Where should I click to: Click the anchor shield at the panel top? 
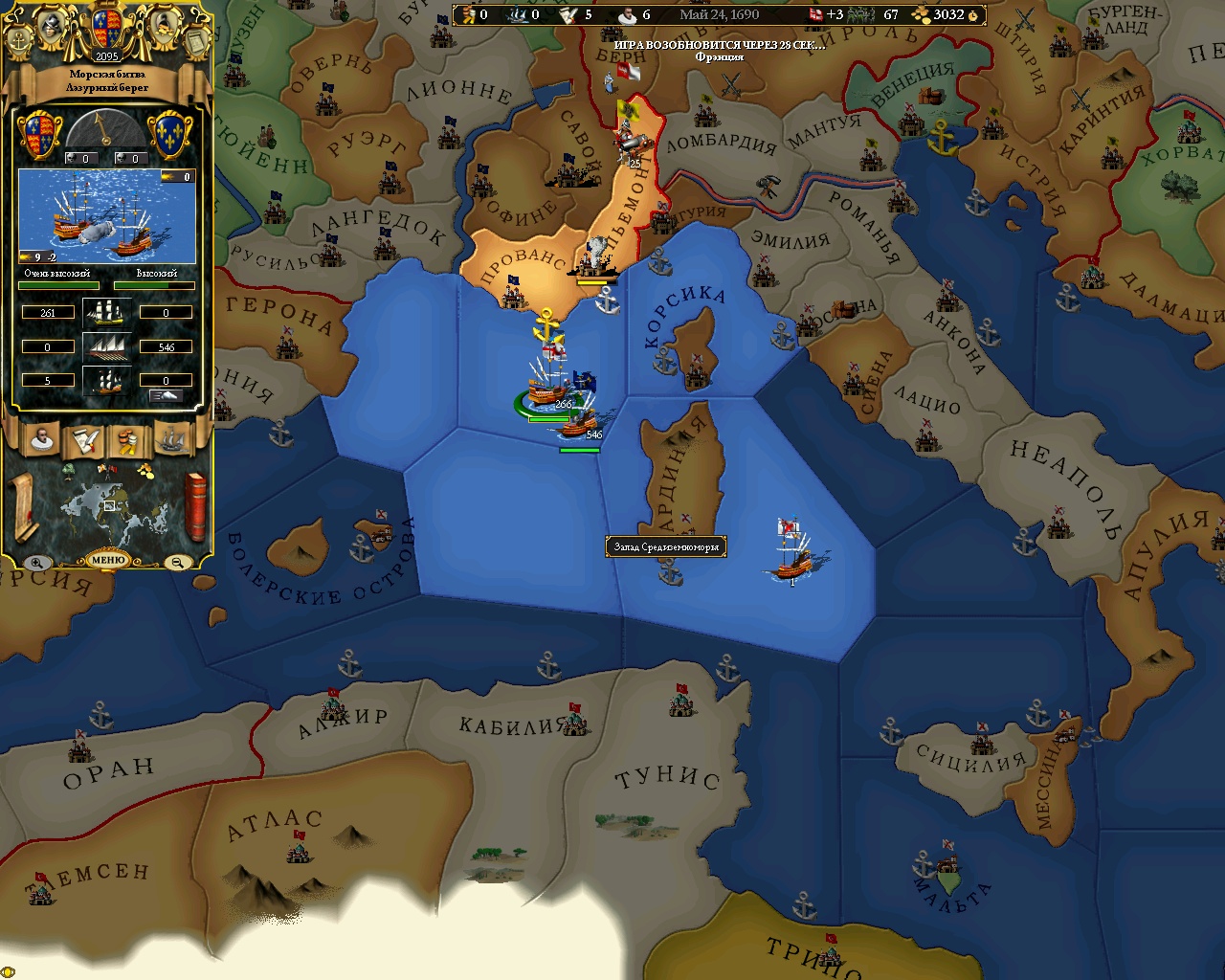tap(19, 39)
